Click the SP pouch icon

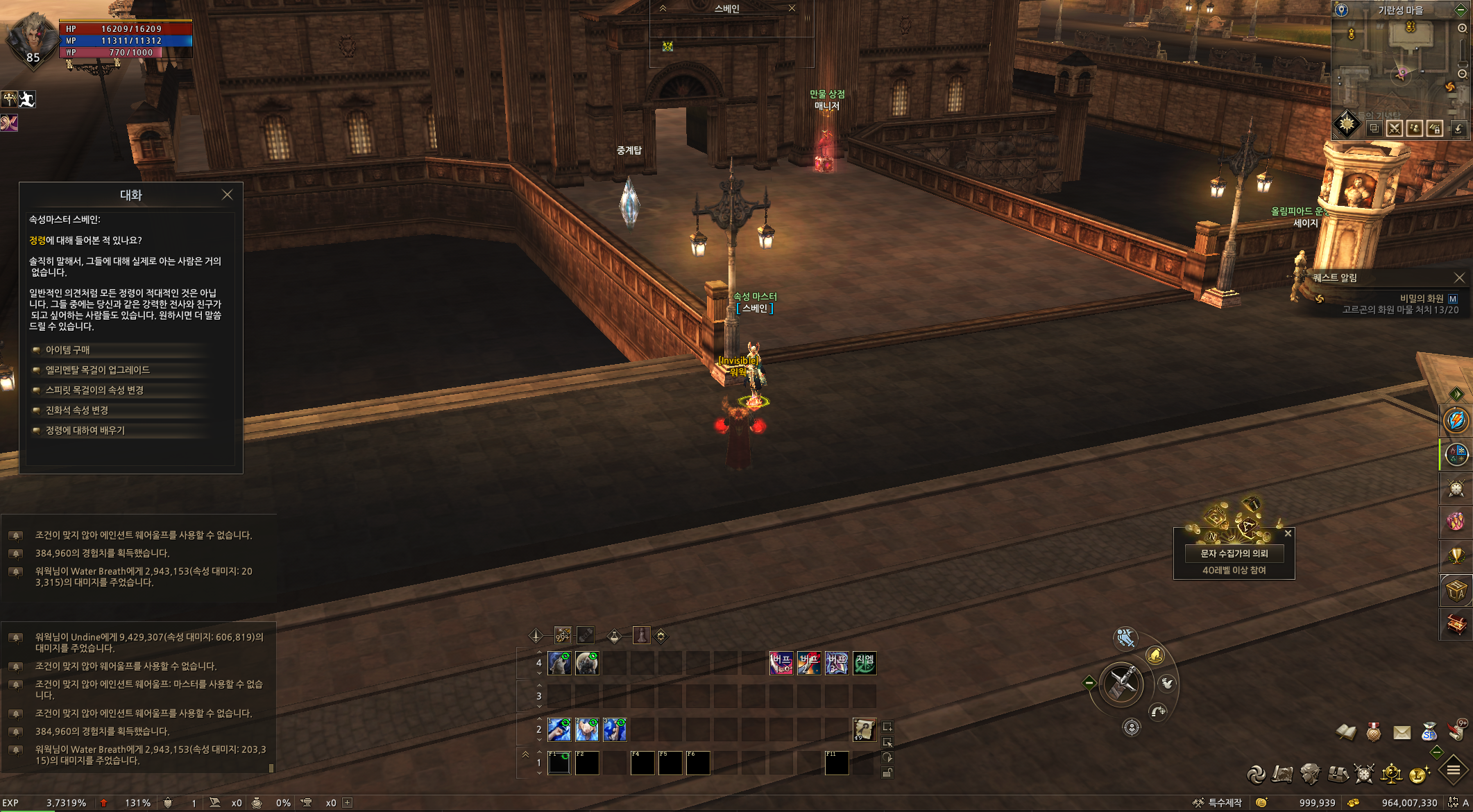tap(1429, 732)
